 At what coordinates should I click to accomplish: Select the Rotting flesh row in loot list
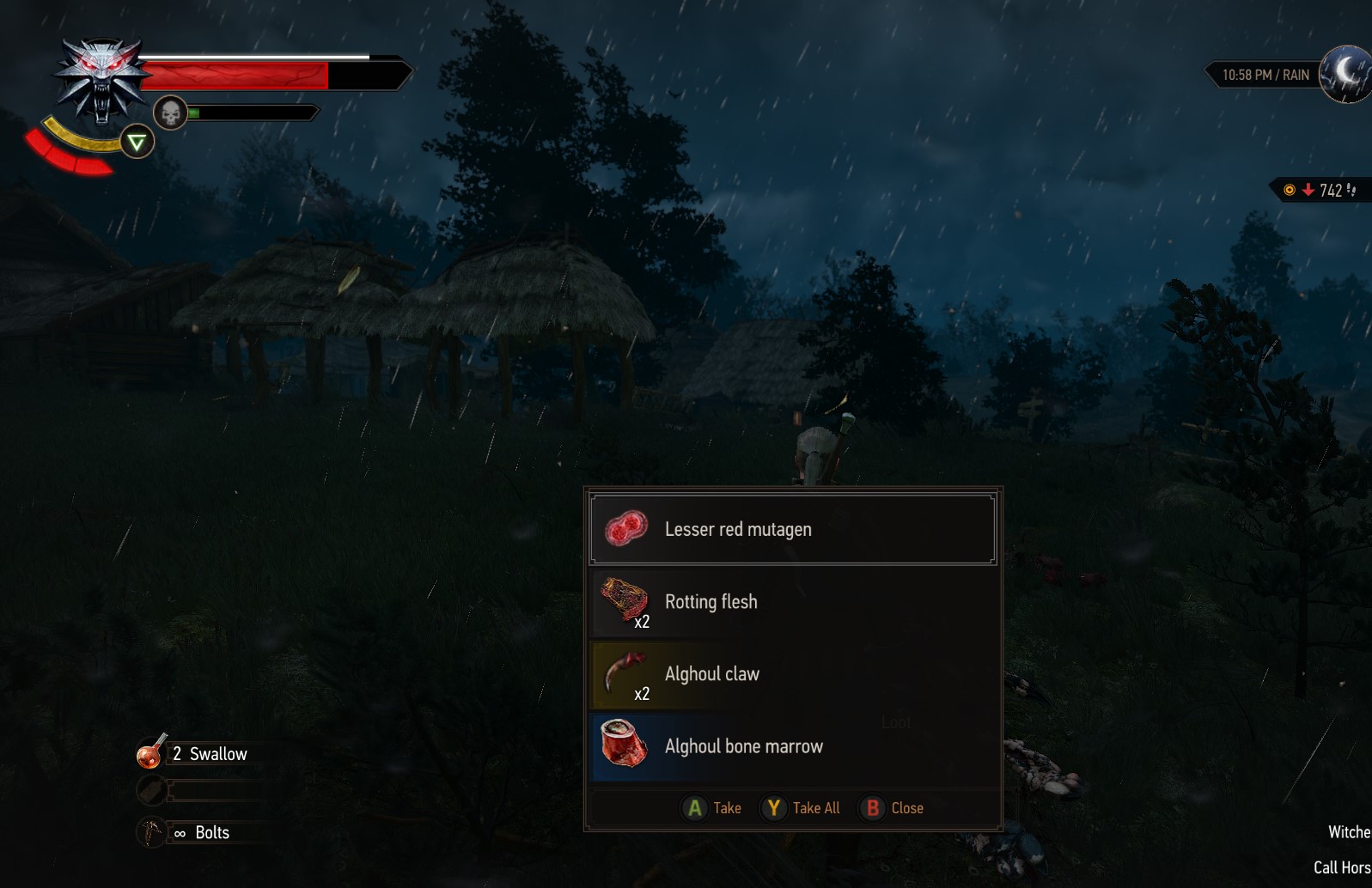coord(790,601)
